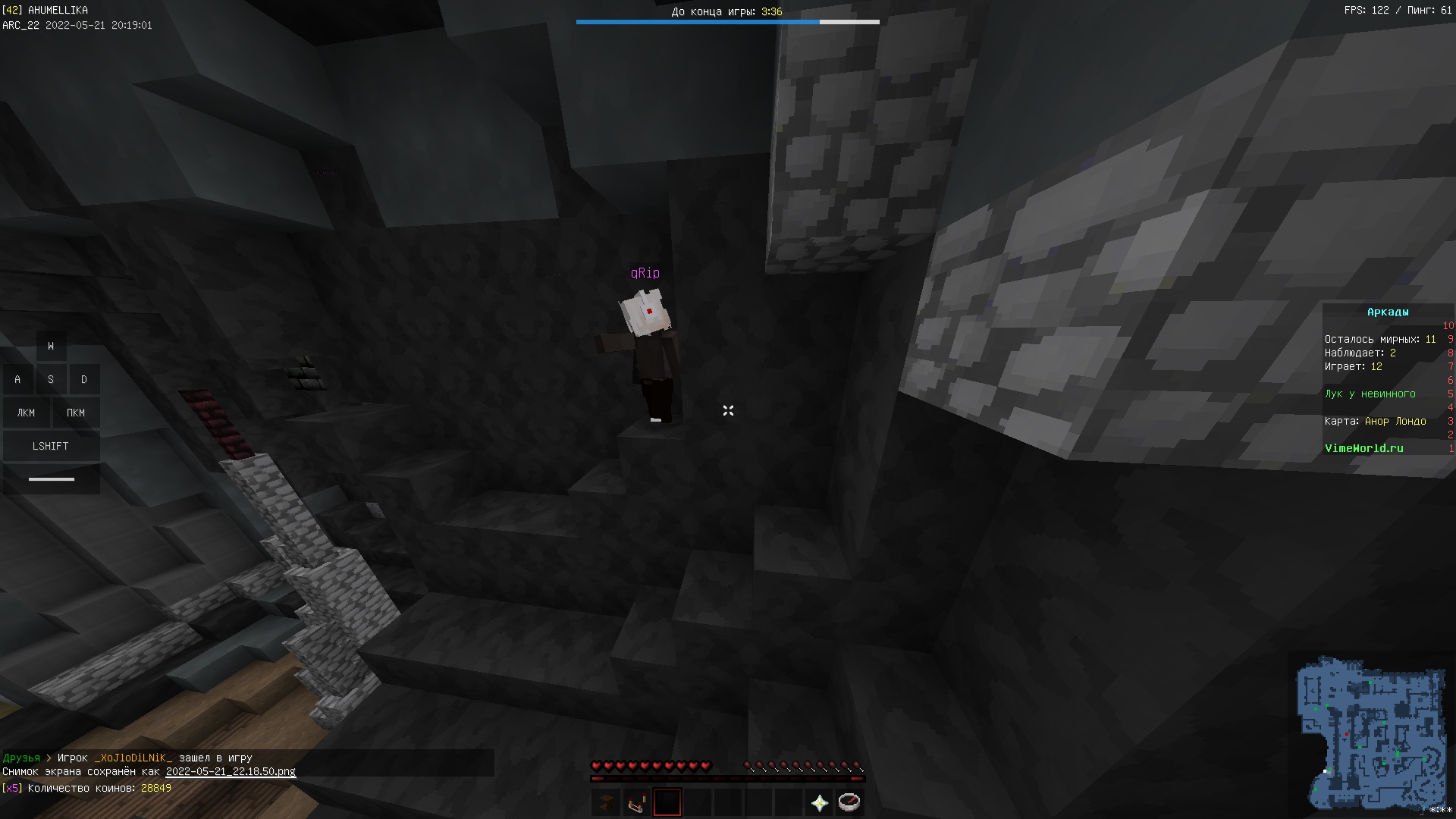Click the first heart in the health bar
This screenshot has width=1456, height=819.
(598, 766)
